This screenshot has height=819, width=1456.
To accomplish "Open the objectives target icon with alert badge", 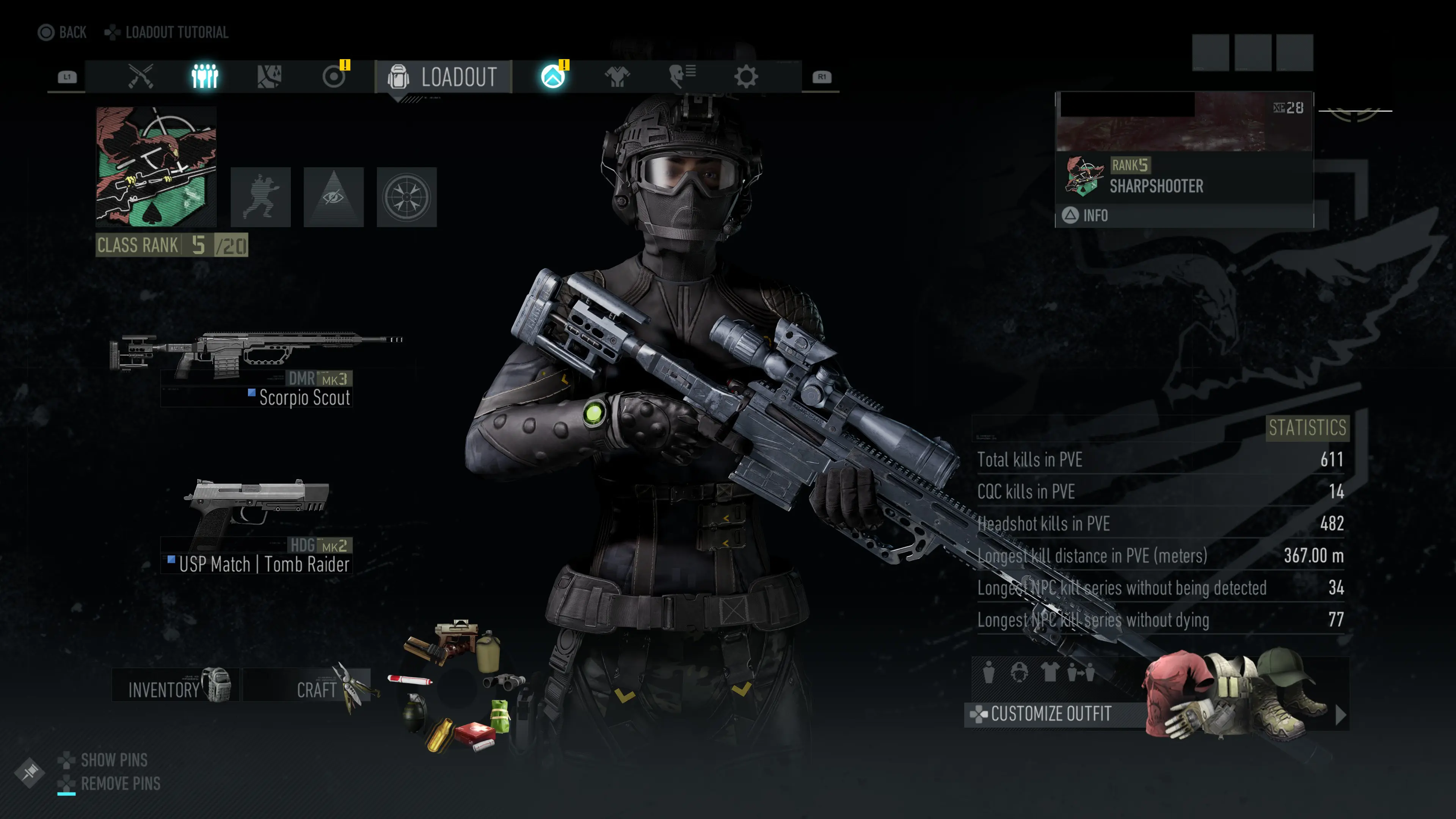I will click(334, 77).
